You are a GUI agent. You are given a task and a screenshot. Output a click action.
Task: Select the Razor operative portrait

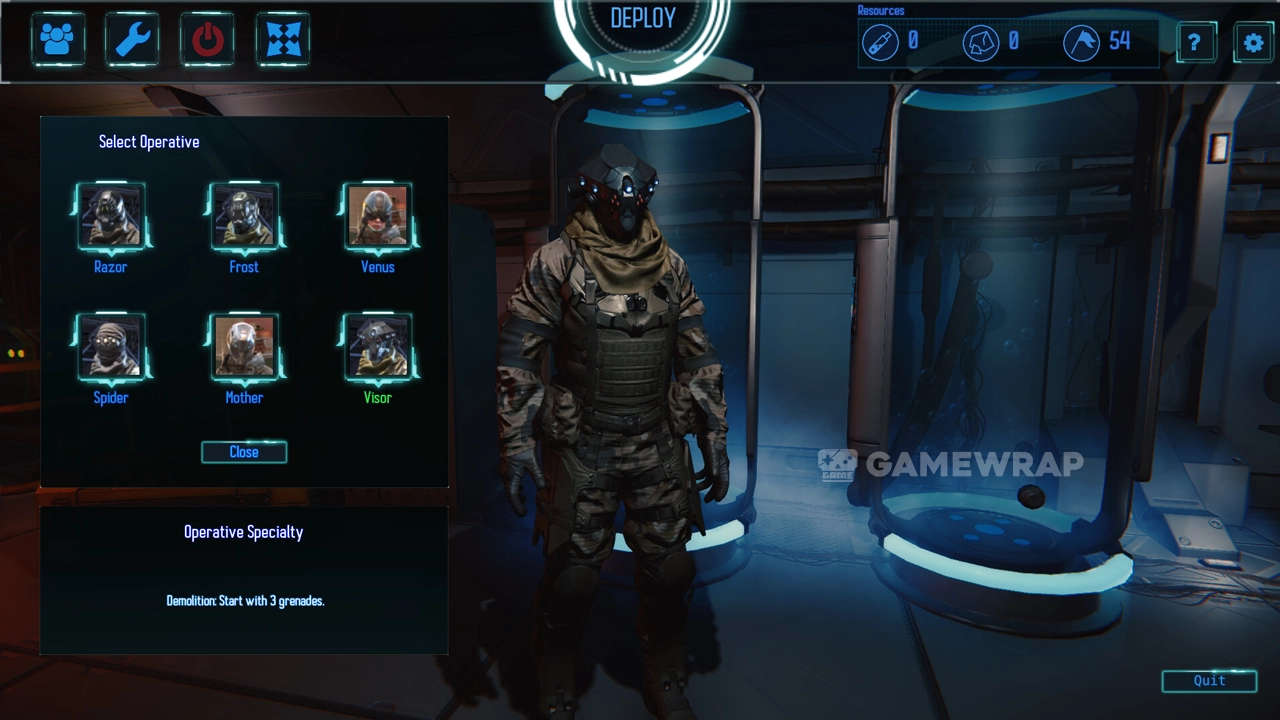110,216
